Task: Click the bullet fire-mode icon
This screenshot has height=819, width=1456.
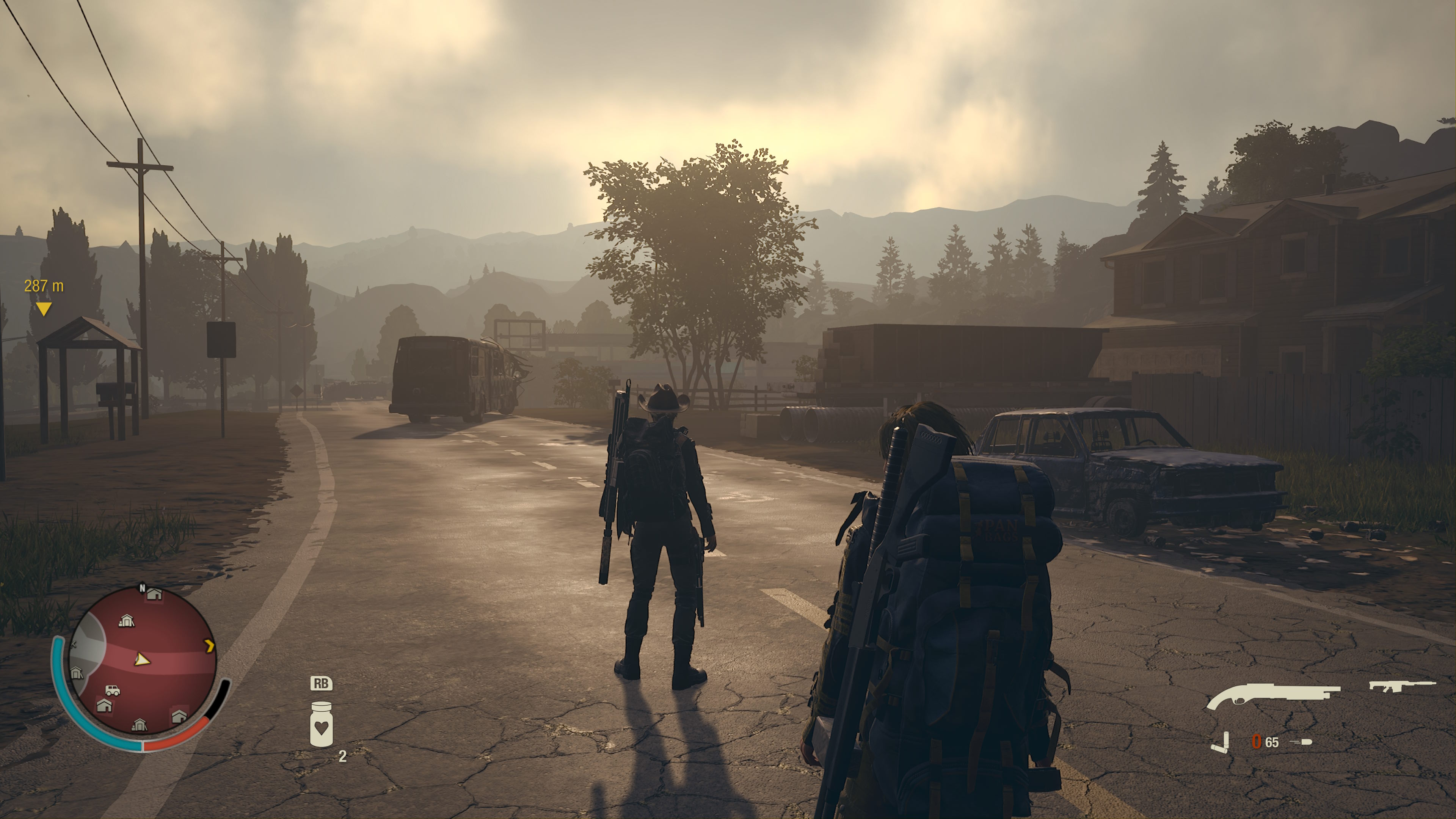Action: [x=1302, y=742]
